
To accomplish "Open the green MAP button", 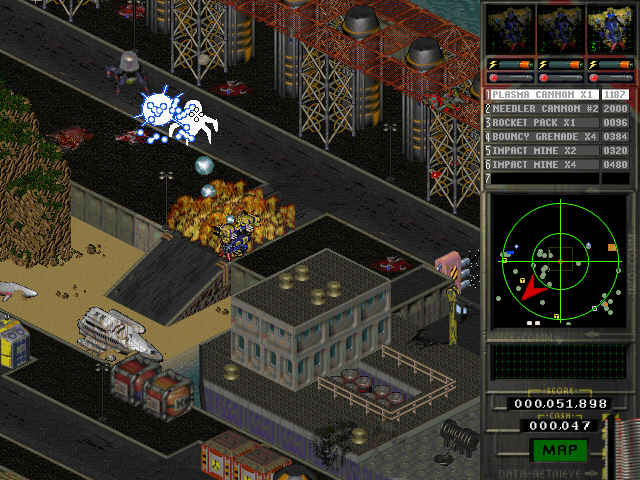I will (x=559, y=451).
